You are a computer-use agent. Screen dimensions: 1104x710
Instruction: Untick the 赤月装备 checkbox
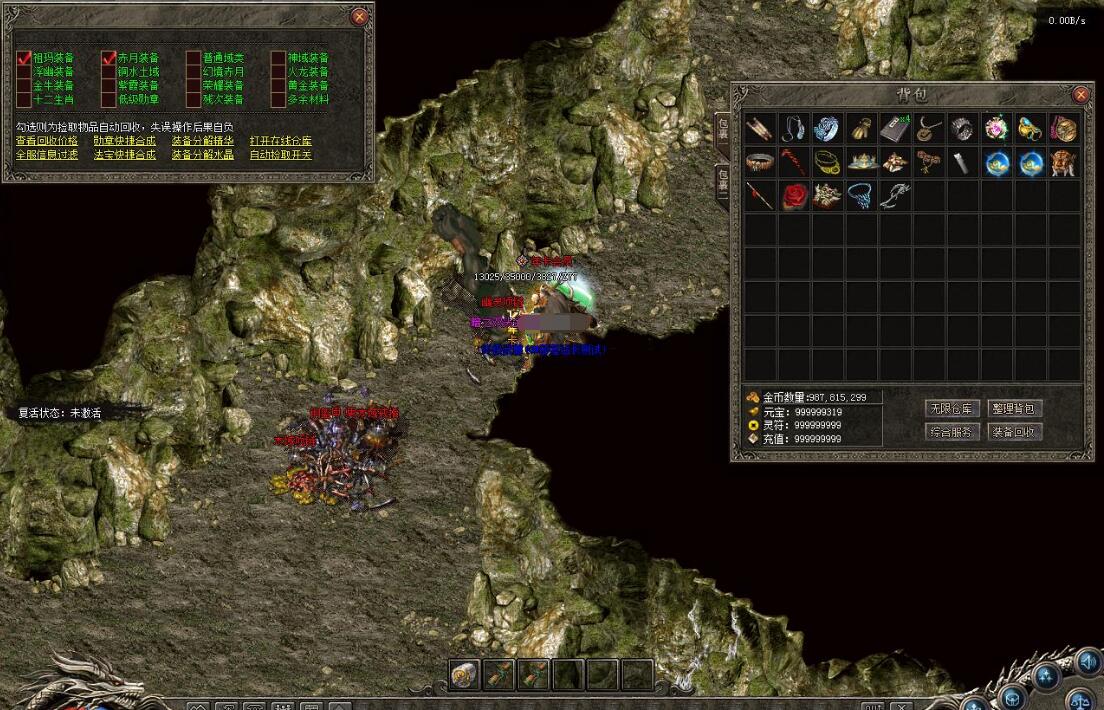(109, 58)
